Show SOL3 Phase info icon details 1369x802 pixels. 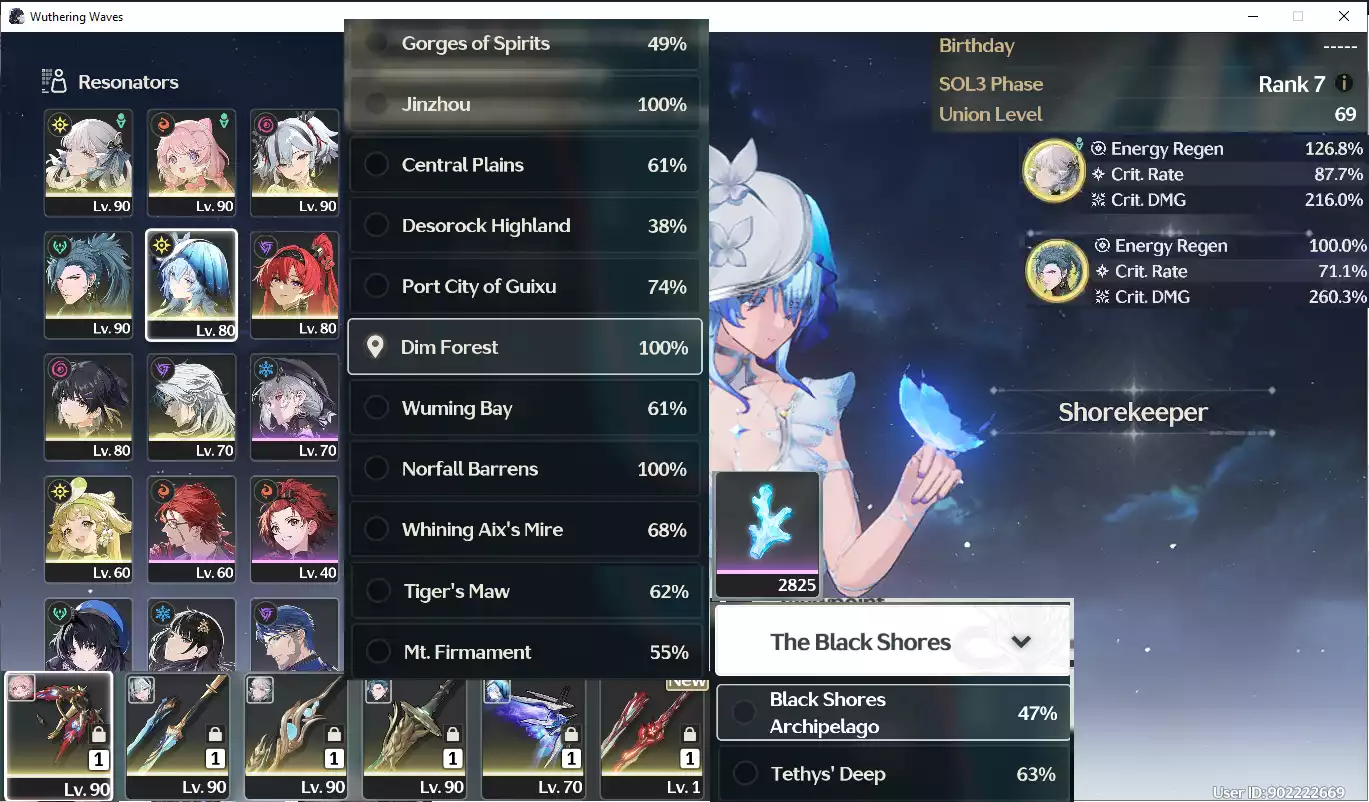(x=1345, y=84)
